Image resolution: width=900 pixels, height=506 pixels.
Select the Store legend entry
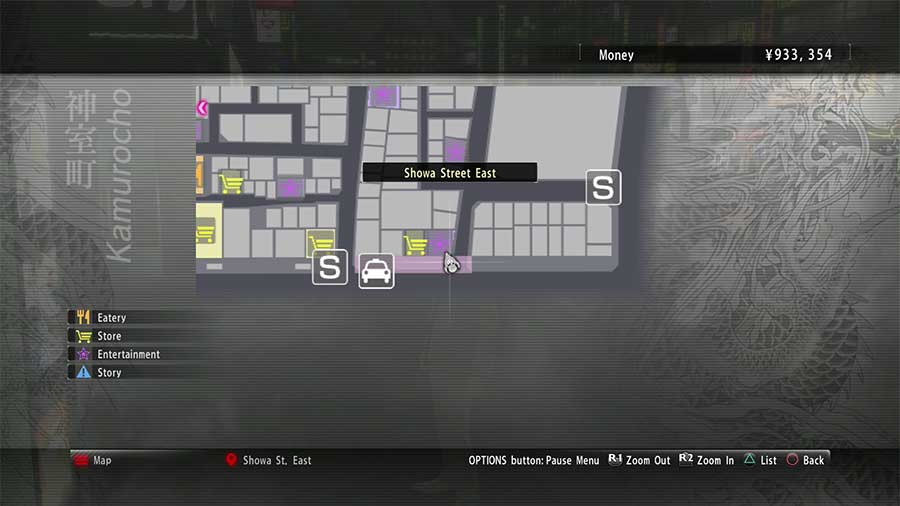pyautogui.click(x=109, y=336)
